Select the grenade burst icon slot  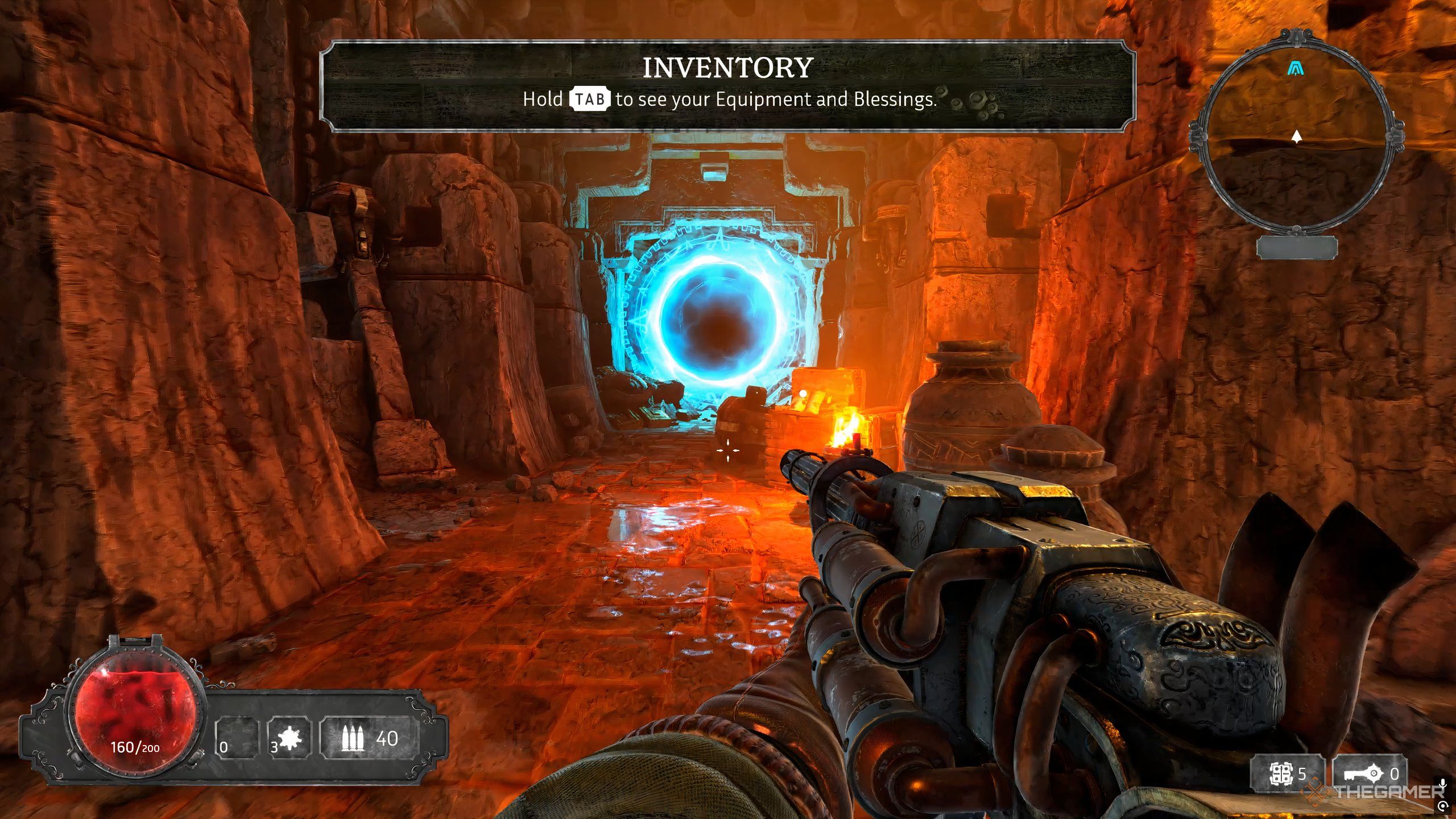tap(291, 738)
